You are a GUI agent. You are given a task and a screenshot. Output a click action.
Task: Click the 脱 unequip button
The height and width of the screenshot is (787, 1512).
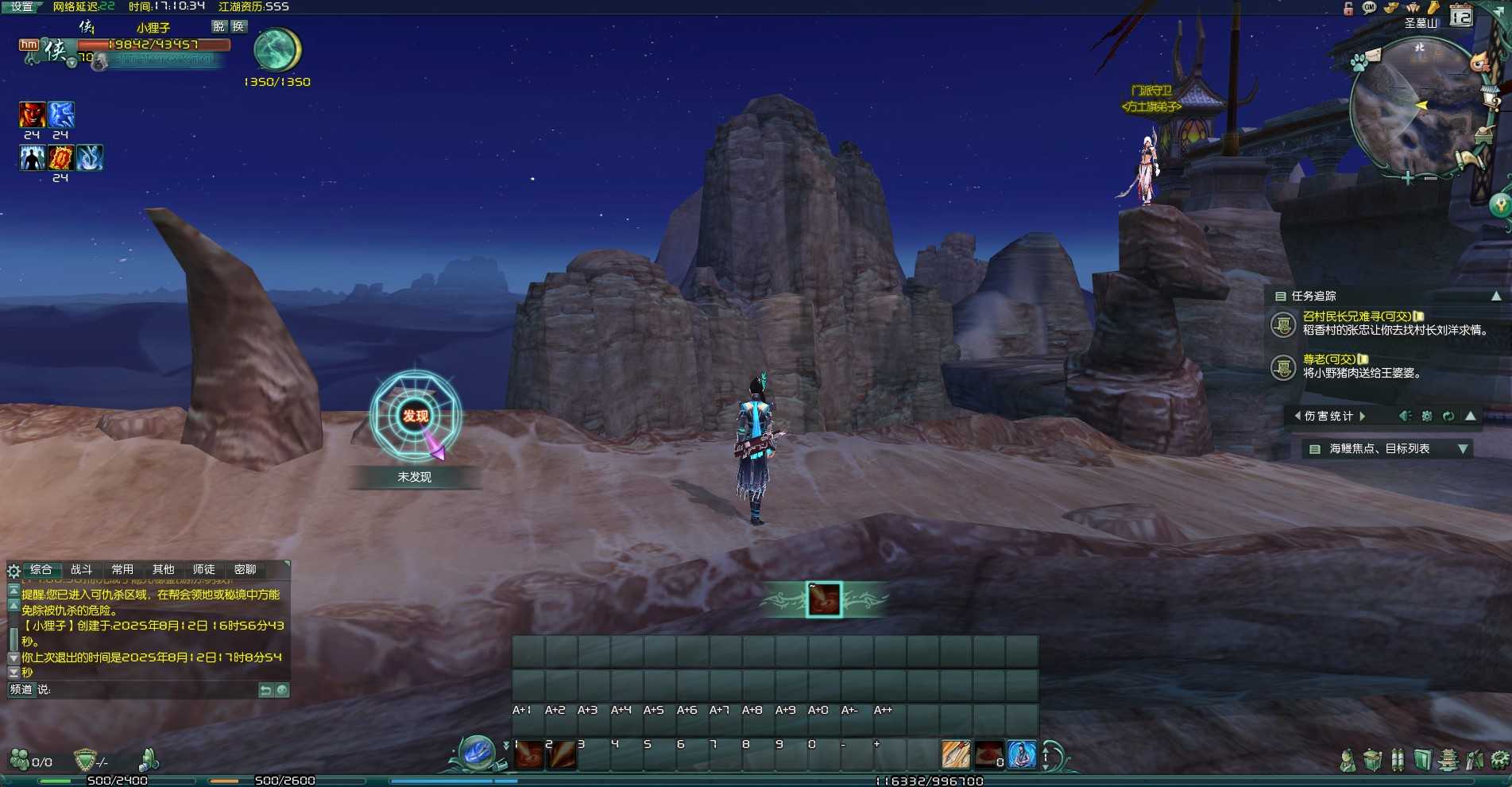pyautogui.click(x=218, y=26)
